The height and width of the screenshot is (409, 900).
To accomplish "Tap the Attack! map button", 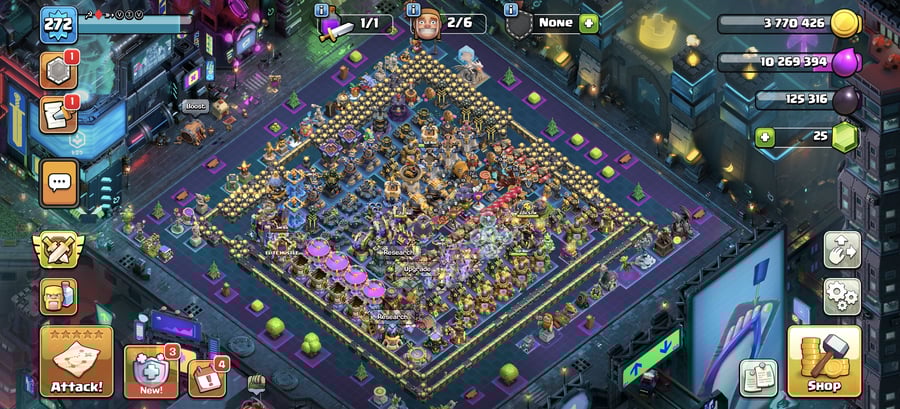I will [x=76, y=361].
